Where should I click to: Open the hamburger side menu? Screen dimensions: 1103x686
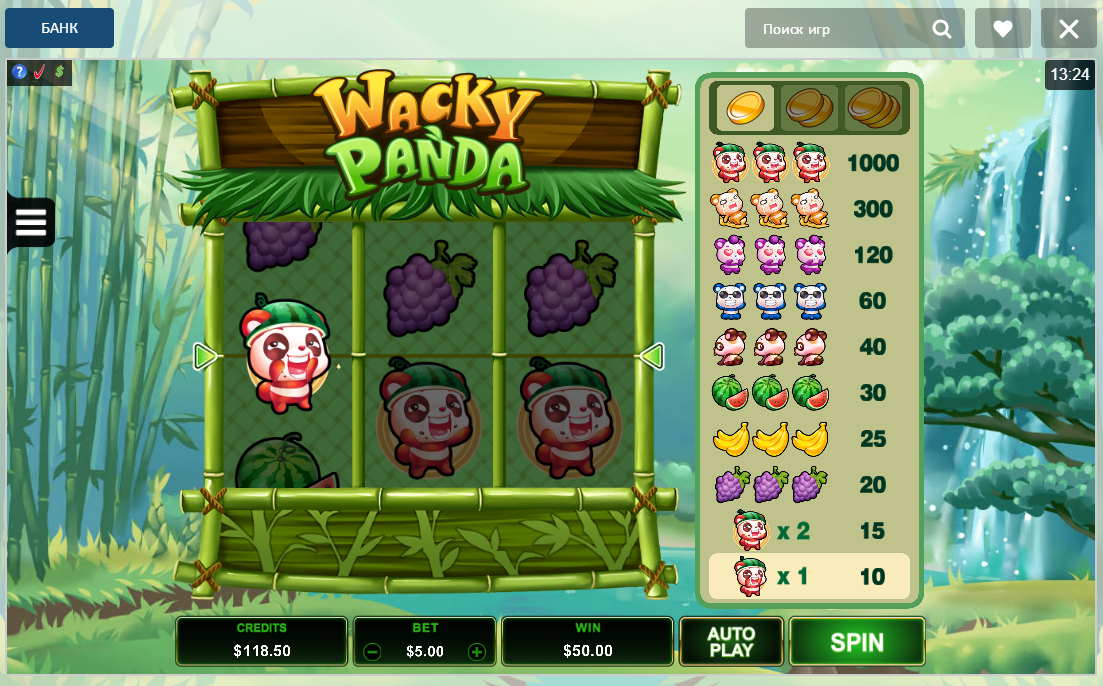coord(31,222)
